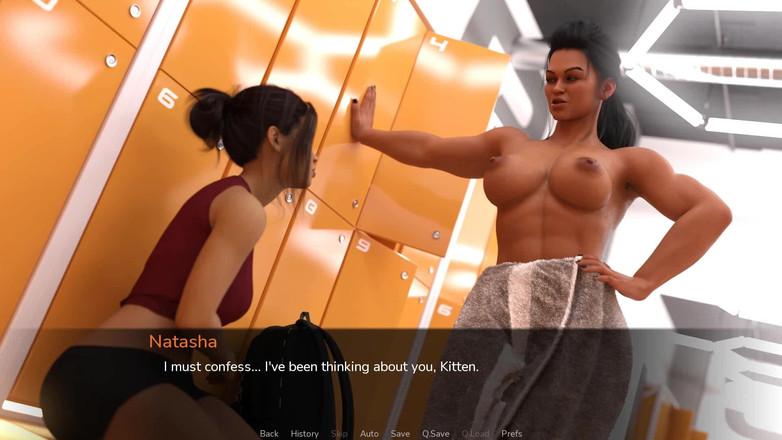Screen dimensions: 782x440
Task: Quick save with Q.Save
Action: pyautogui.click(x=435, y=434)
